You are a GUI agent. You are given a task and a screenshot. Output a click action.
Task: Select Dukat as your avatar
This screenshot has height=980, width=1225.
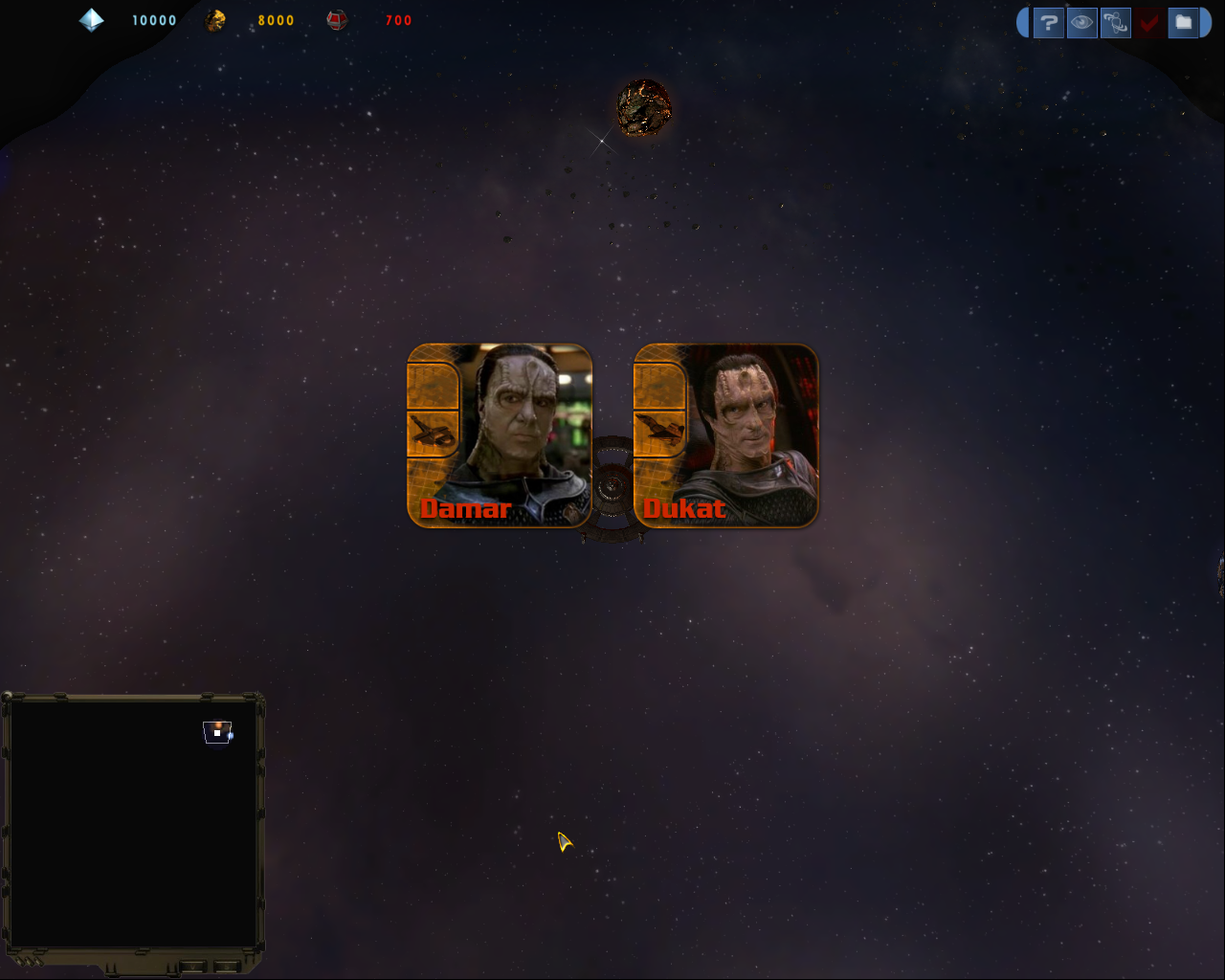click(726, 435)
